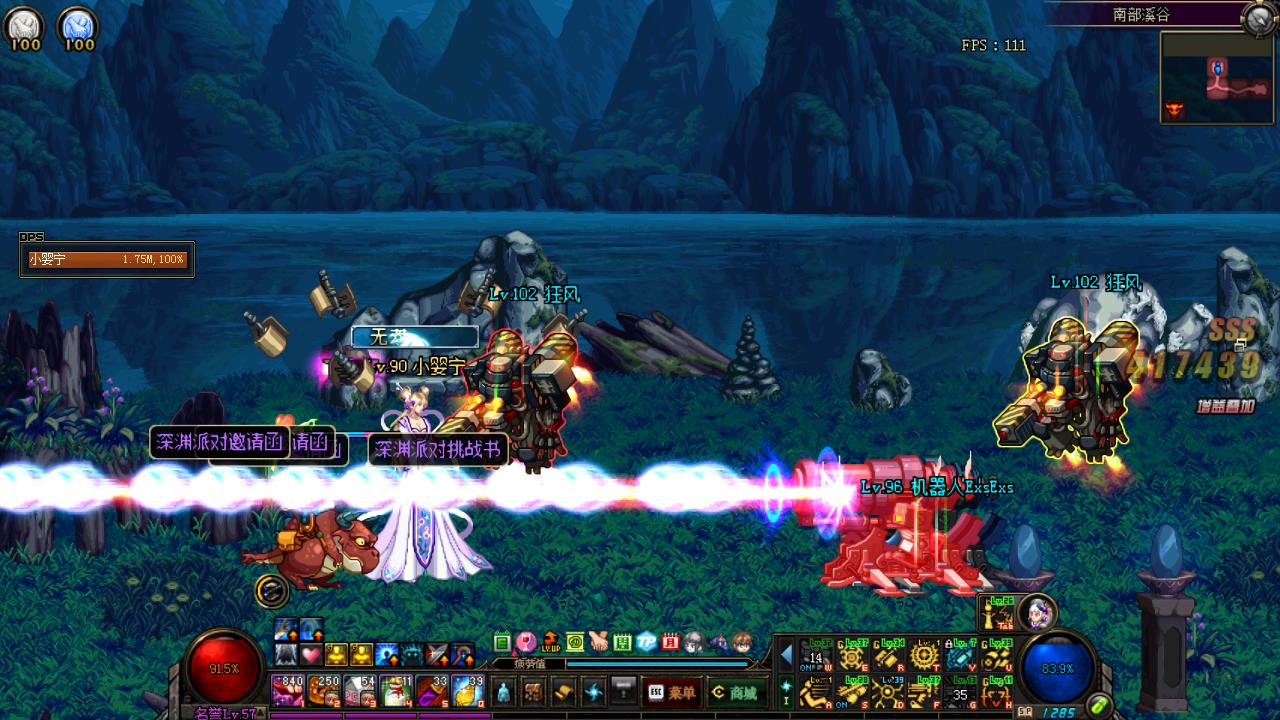Open the blue character silhouette icon
Image resolution: width=1280 pixels, height=720 pixels.
(x=503, y=691)
